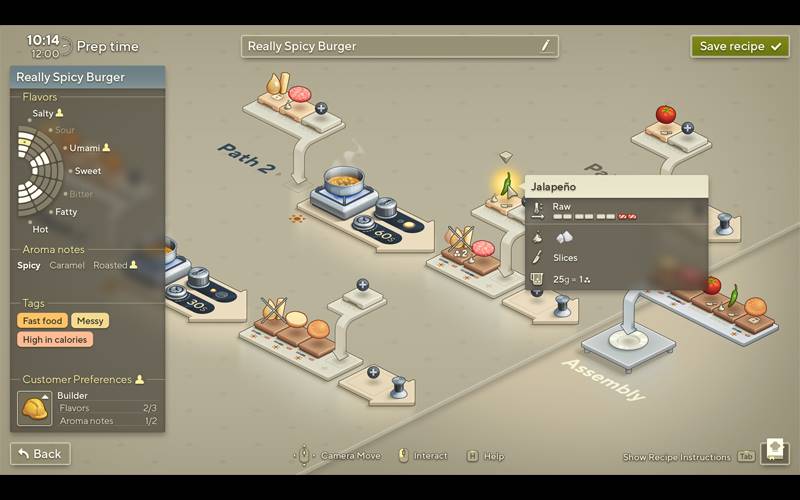Click the Salty flavor label
Image resolution: width=800 pixels, height=500 pixels.
click(43, 114)
